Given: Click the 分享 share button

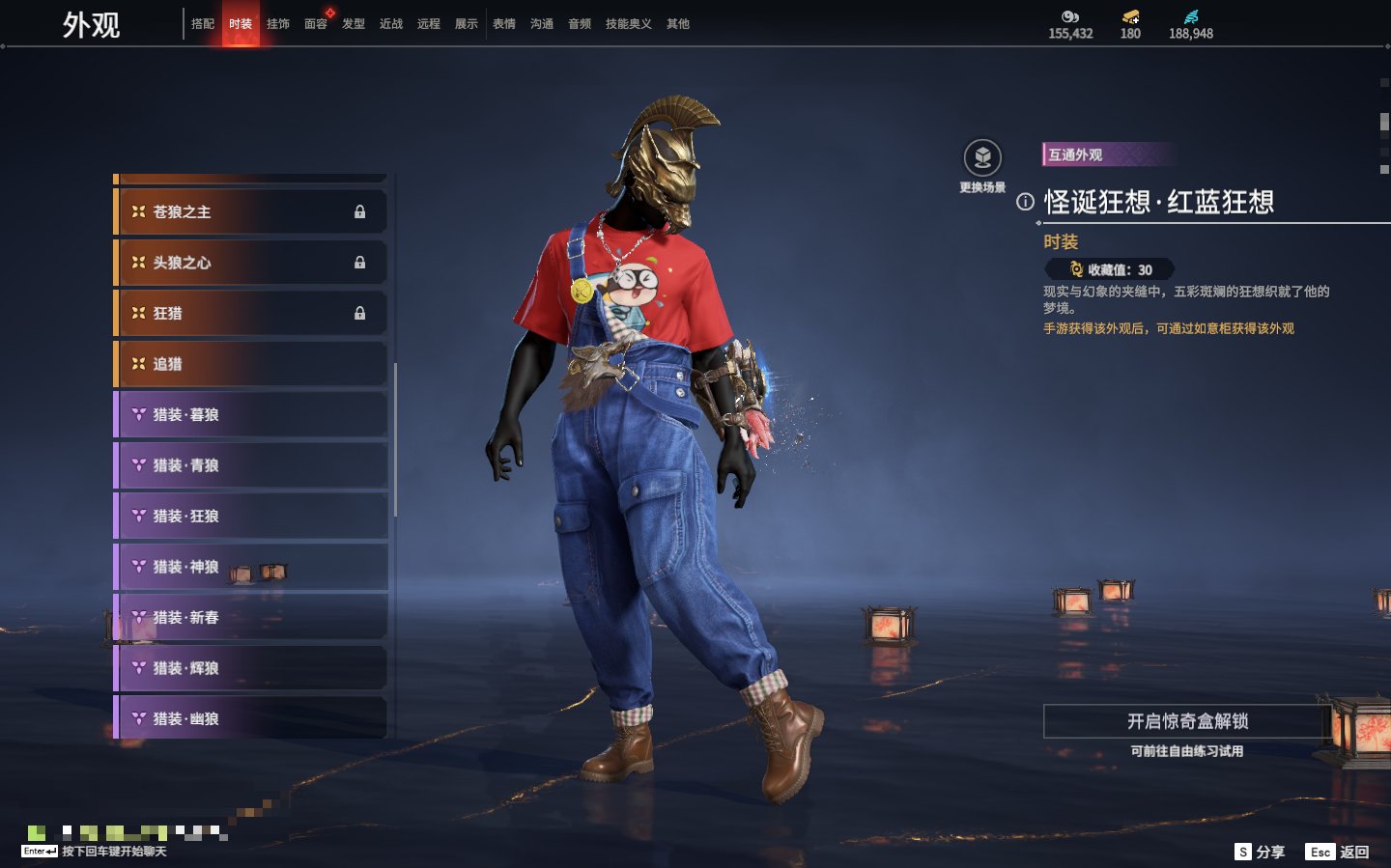Looking at the screenshot, I should [x=1260, y=852].
